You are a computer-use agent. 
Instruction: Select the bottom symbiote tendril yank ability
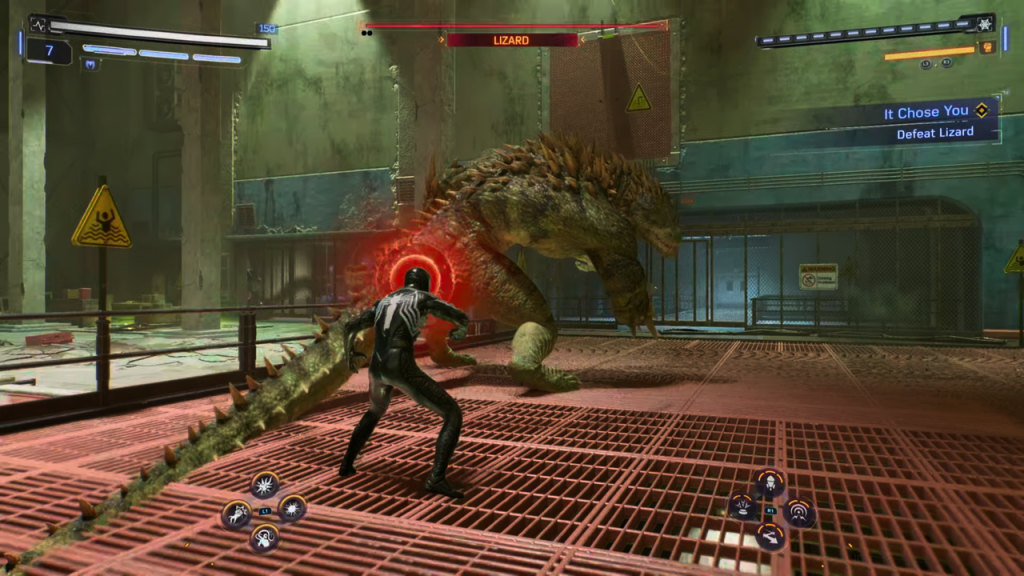265,538
